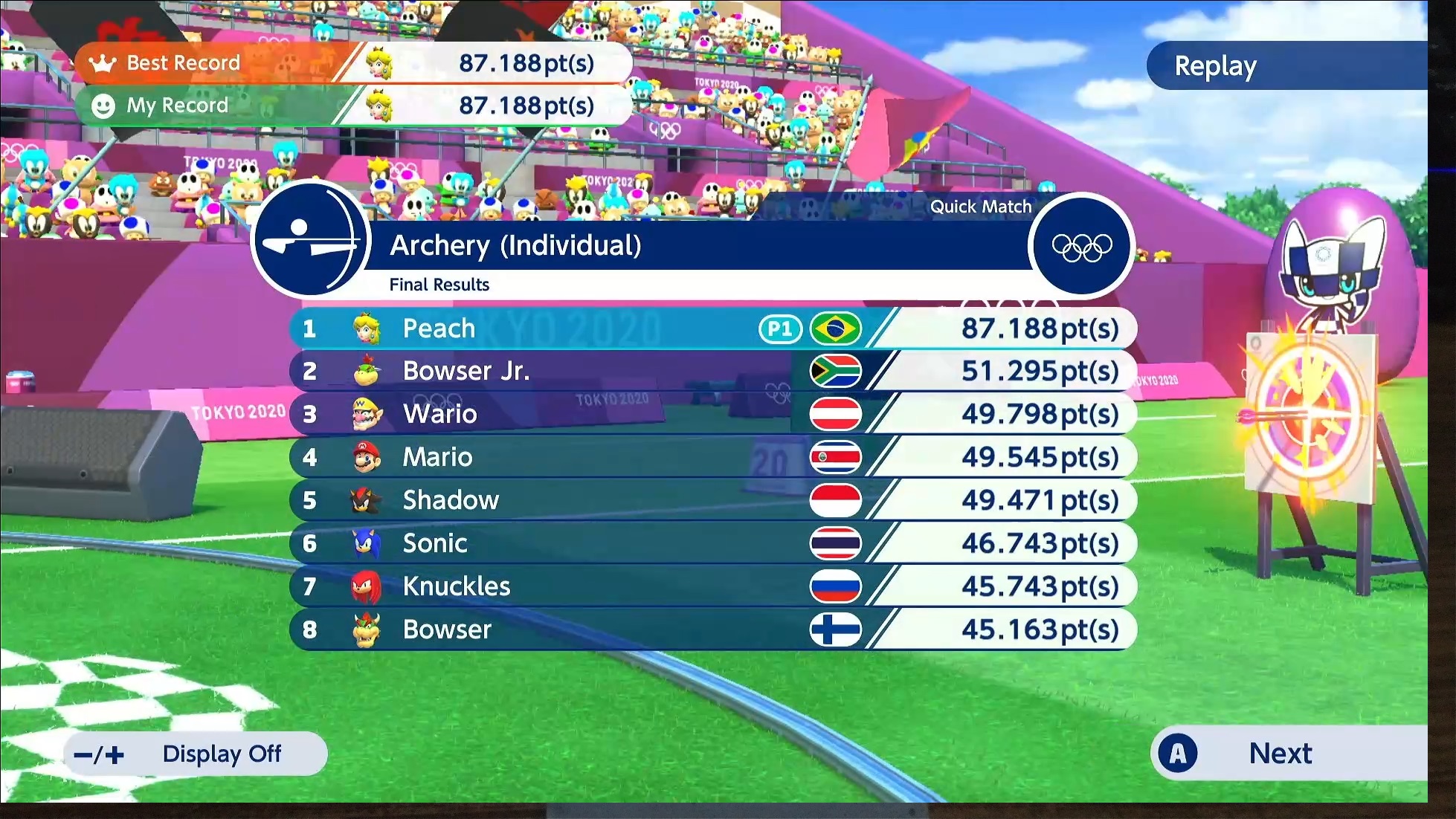Click the Best Record banner
Screen dimensions: 1456x819
tap(353, 63)
